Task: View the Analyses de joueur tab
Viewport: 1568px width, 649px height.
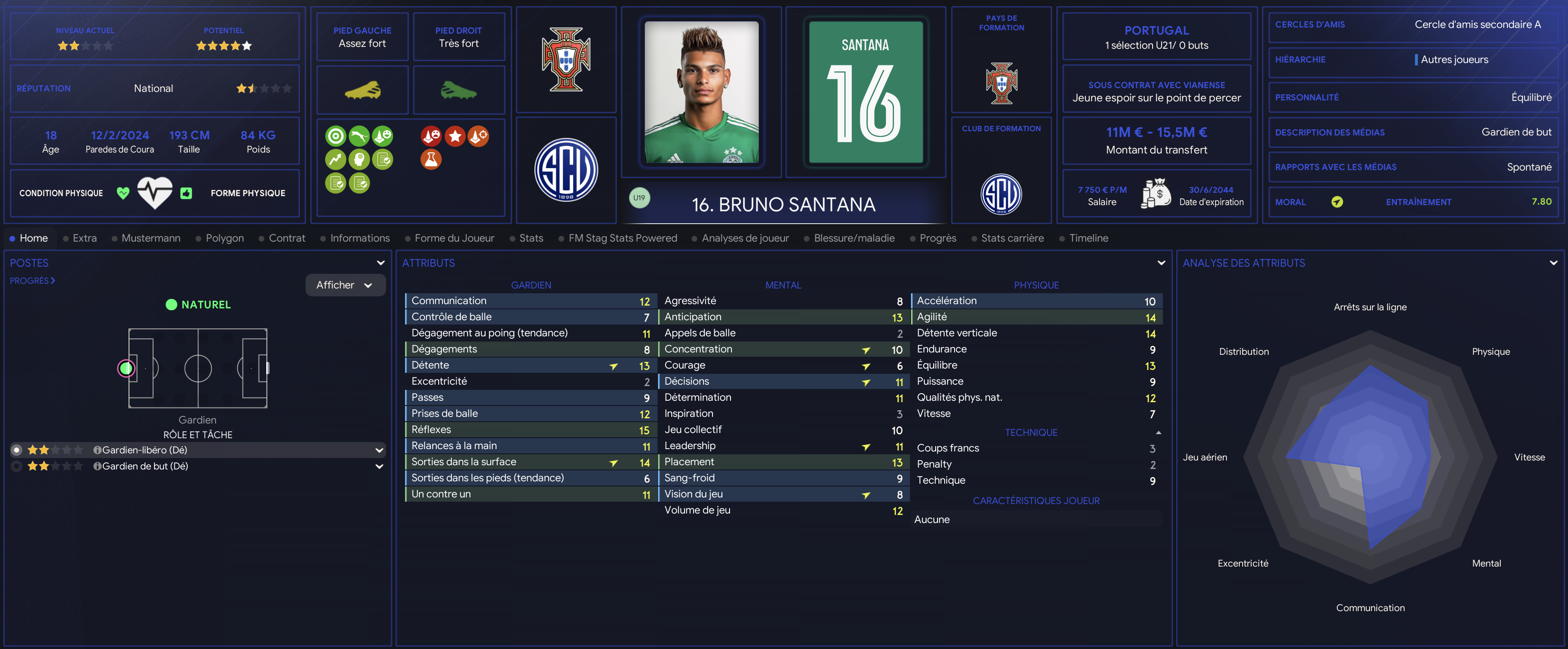Action: coord(744,238)
